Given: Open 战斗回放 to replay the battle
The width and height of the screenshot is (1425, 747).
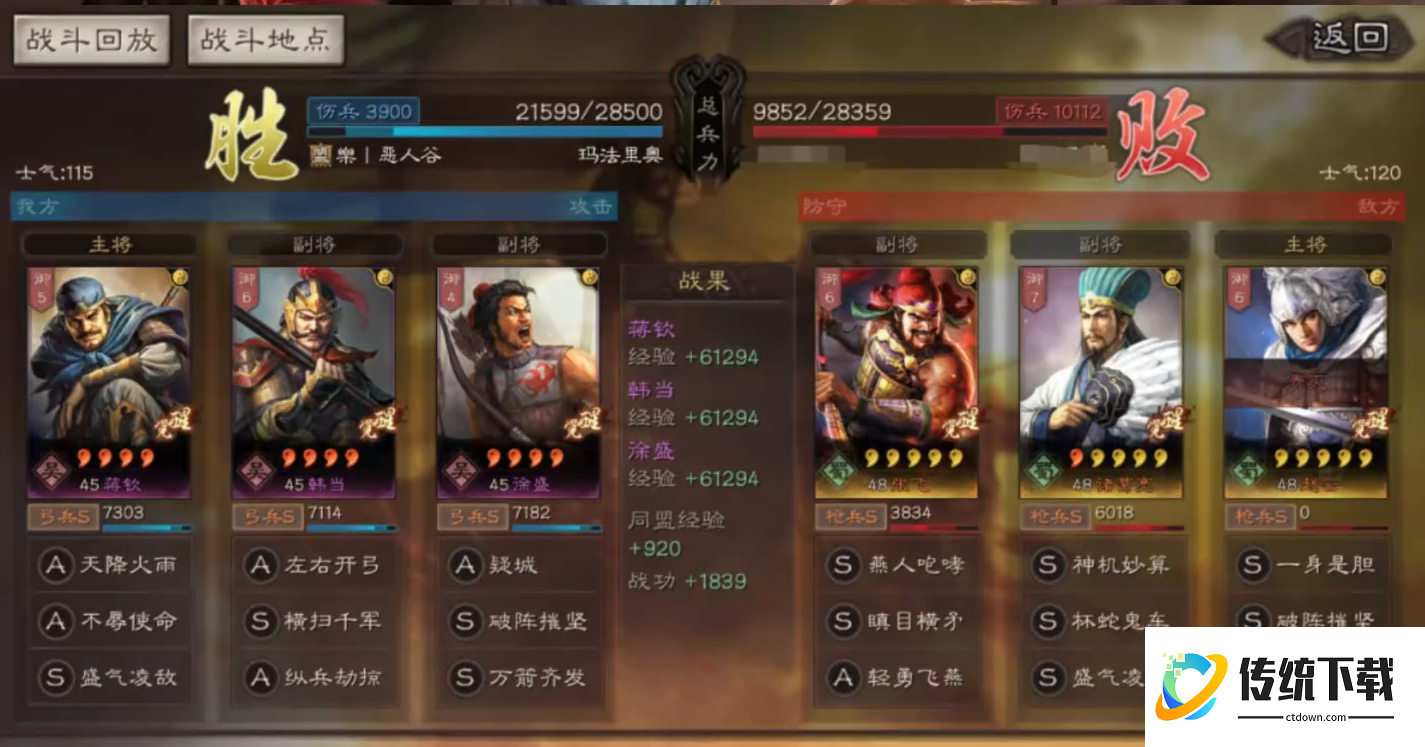Looking at the screenshot, I should click(x=90, y=40).
